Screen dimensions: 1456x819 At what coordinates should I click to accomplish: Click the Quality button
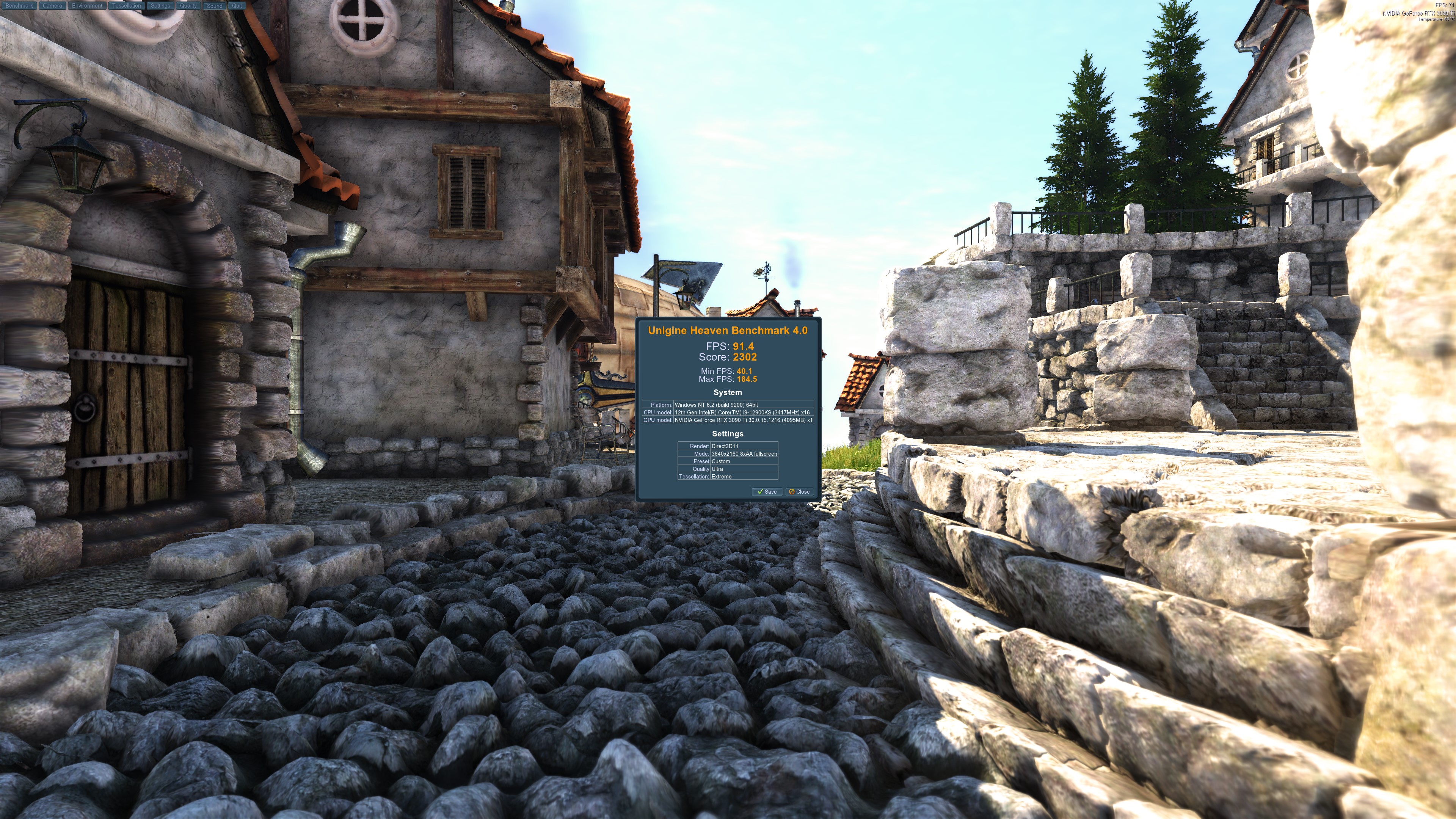click(x=188, y=6)
